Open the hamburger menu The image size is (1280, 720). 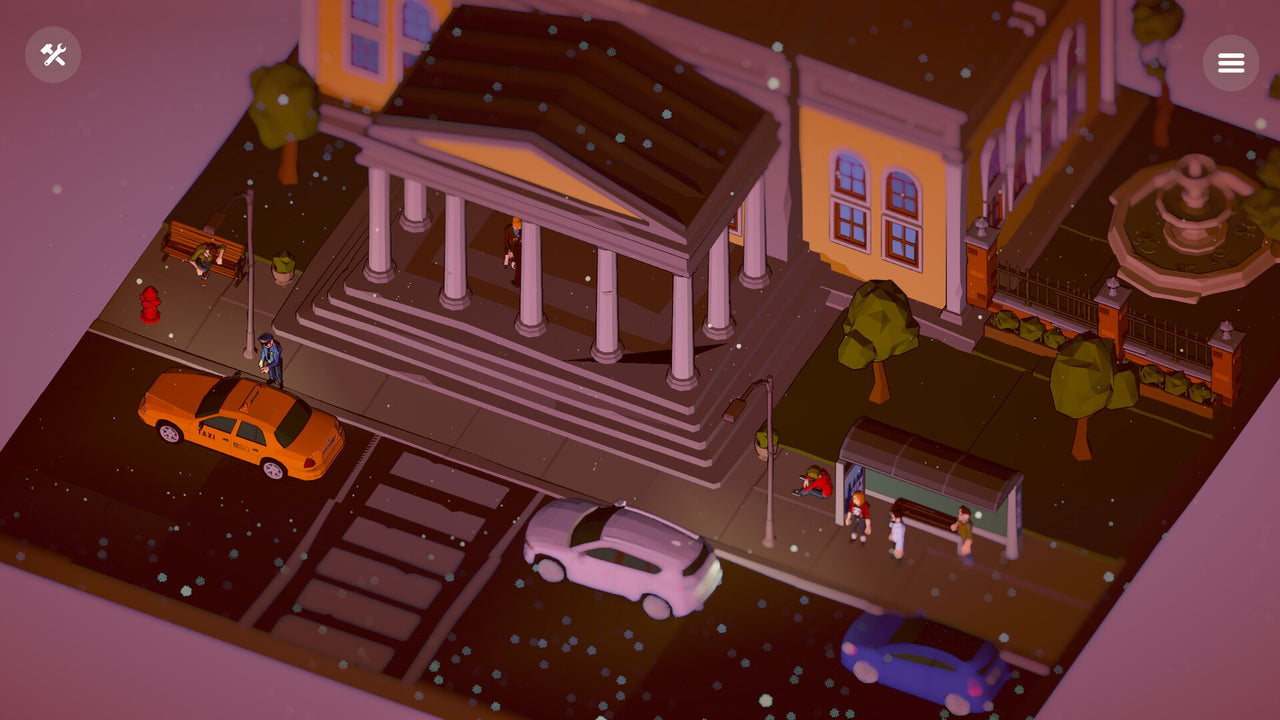point(1231,62)
